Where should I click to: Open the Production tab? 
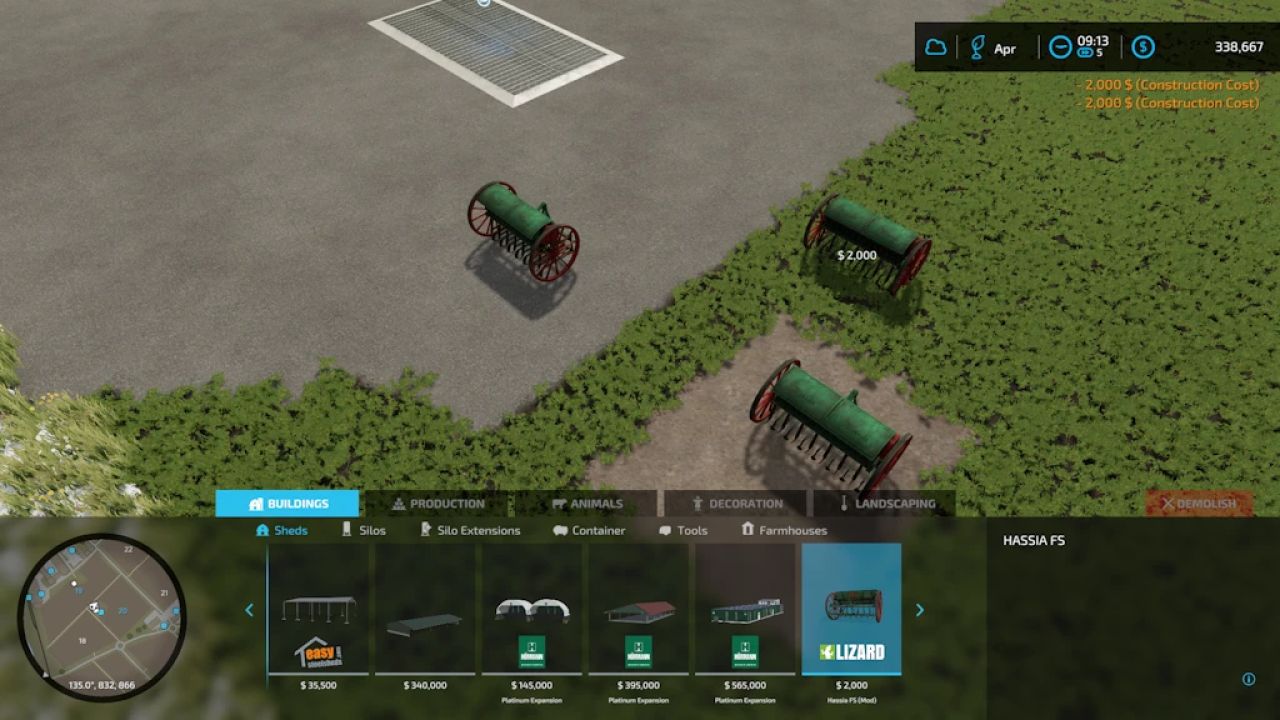[437, 504]
